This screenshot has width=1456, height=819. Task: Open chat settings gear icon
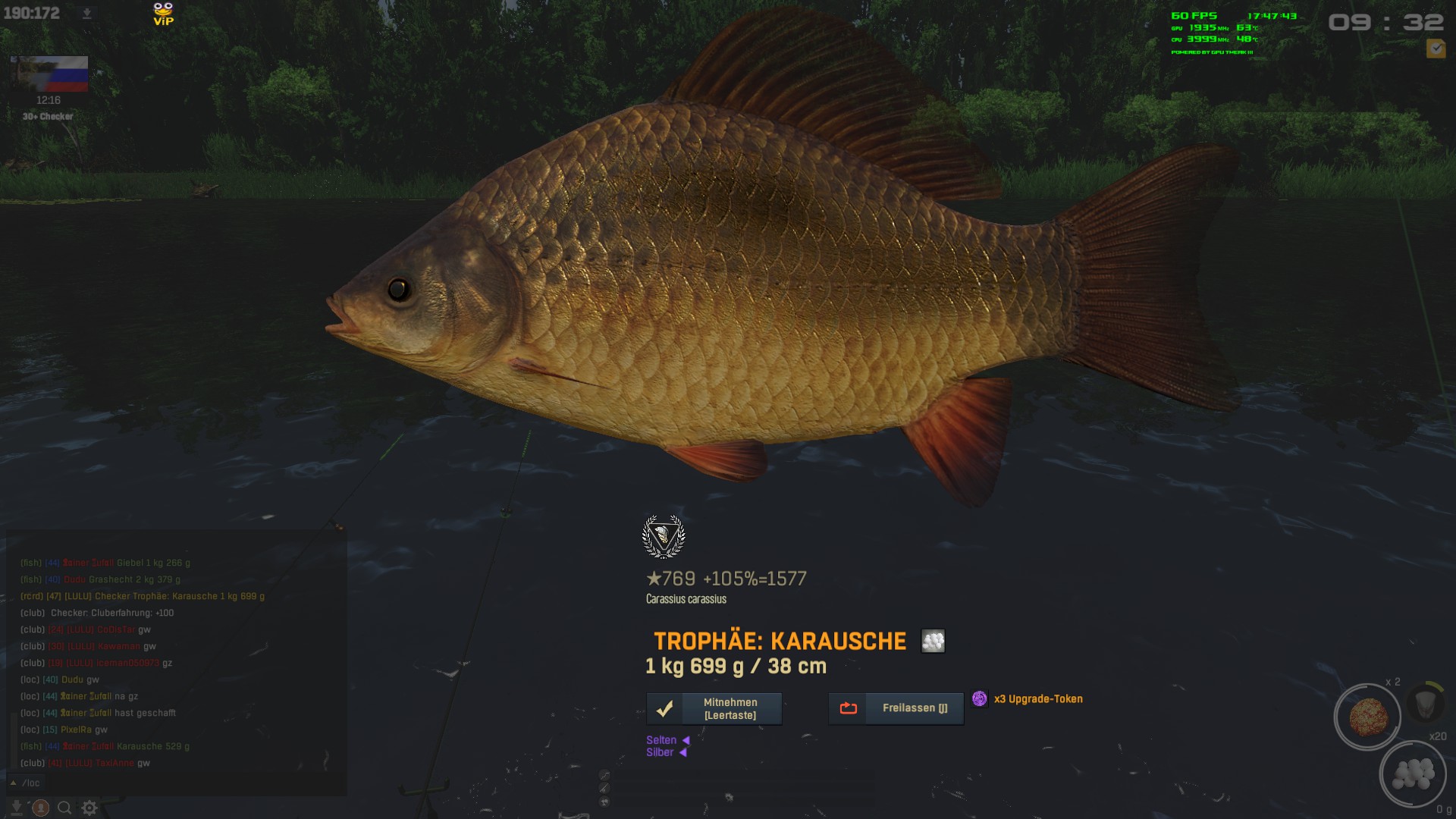[89, 808]
